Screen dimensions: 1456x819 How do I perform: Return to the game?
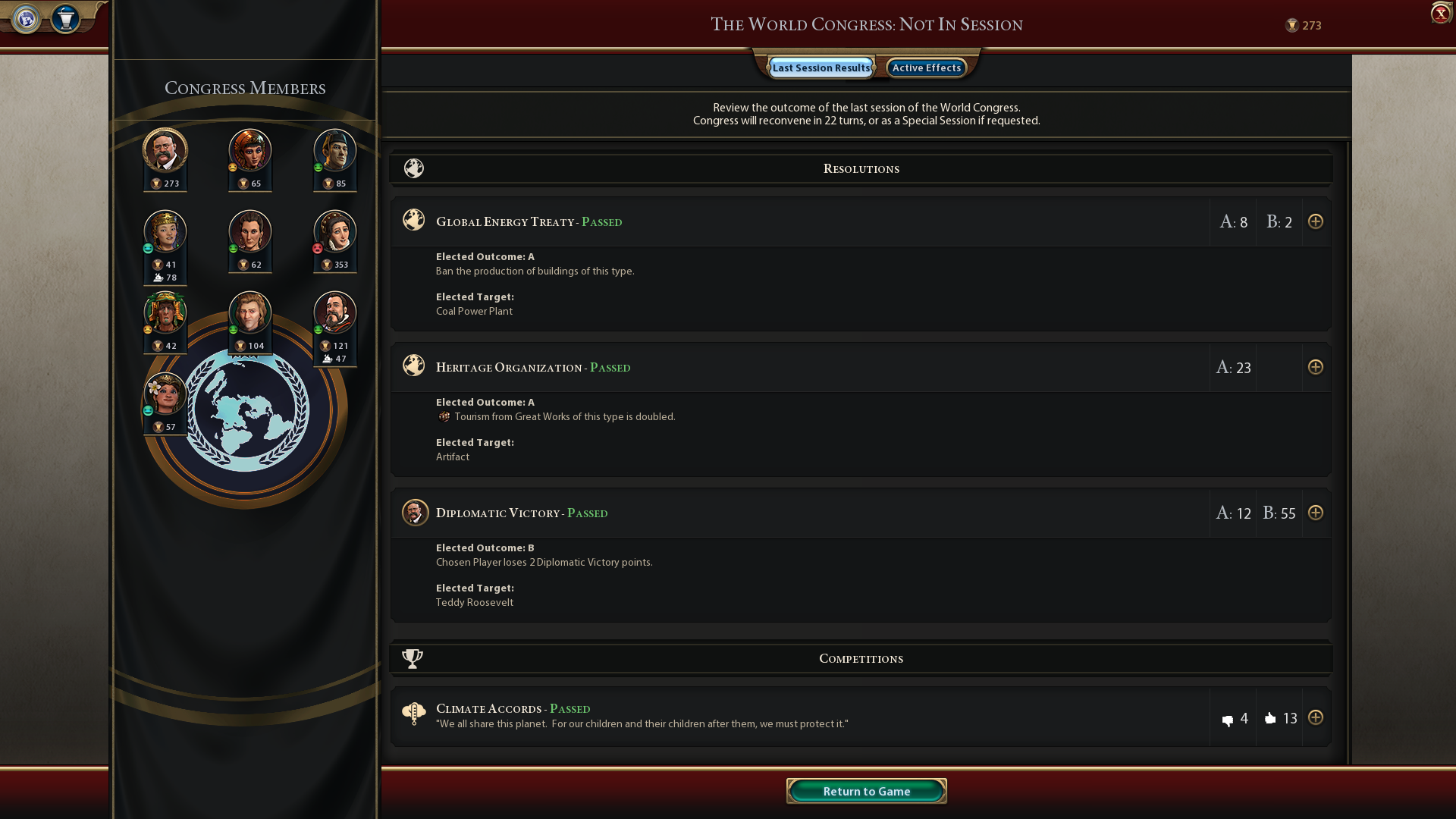[x=866, y=791]
